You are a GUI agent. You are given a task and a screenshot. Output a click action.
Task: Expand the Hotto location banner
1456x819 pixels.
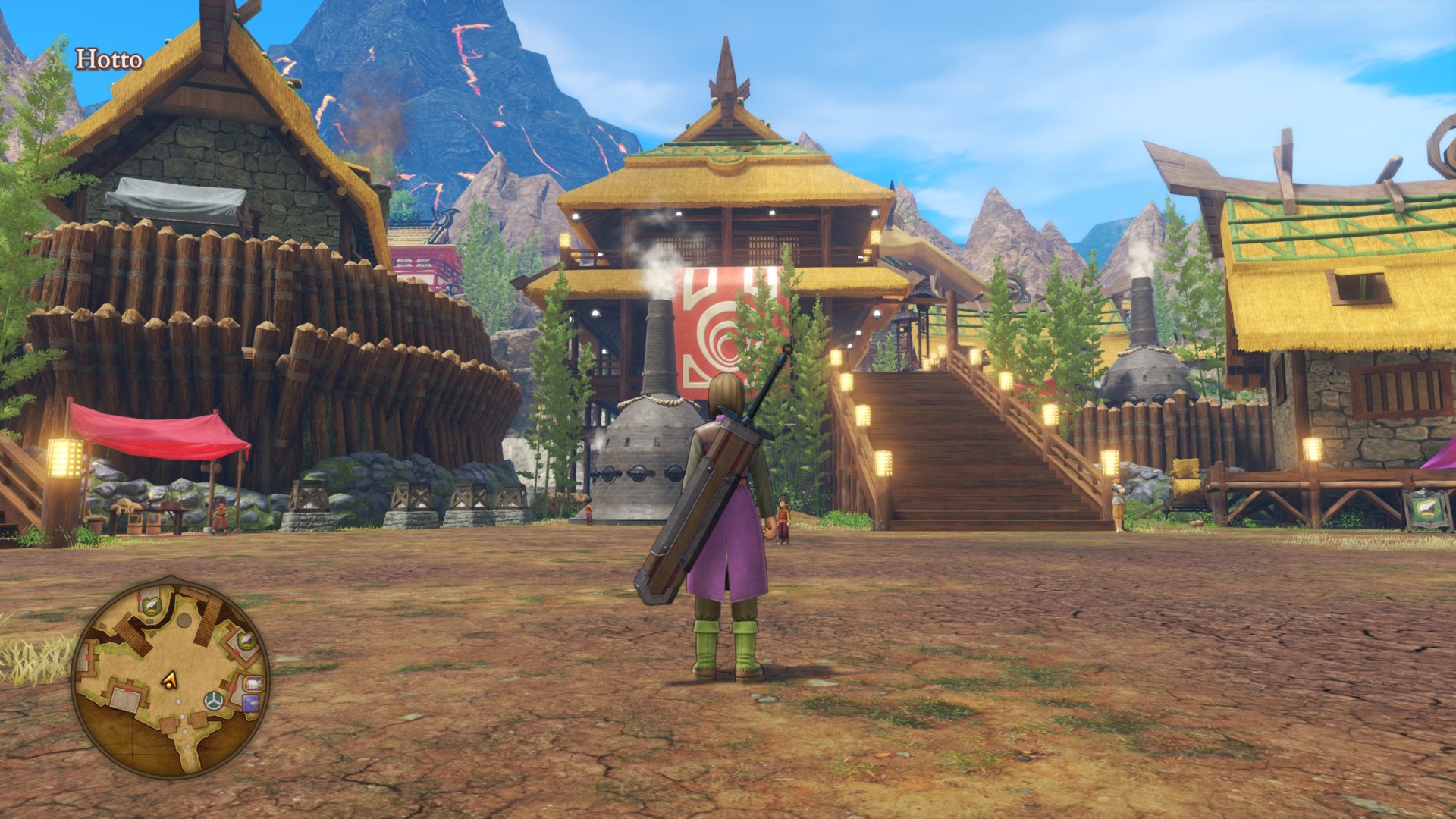click(108, 57)
